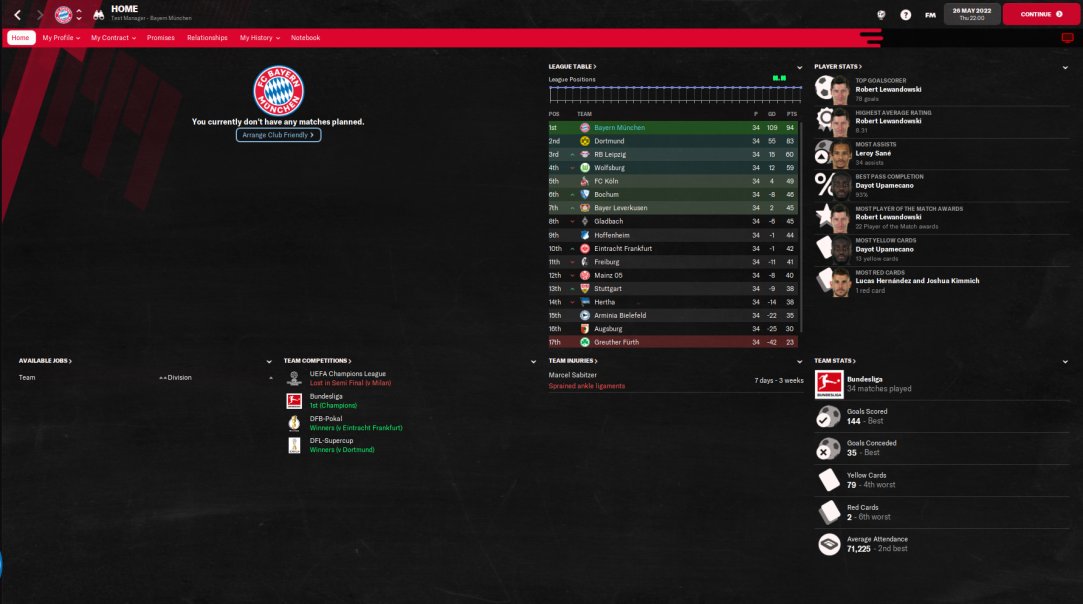Click the Continue button

[1040, 15]
